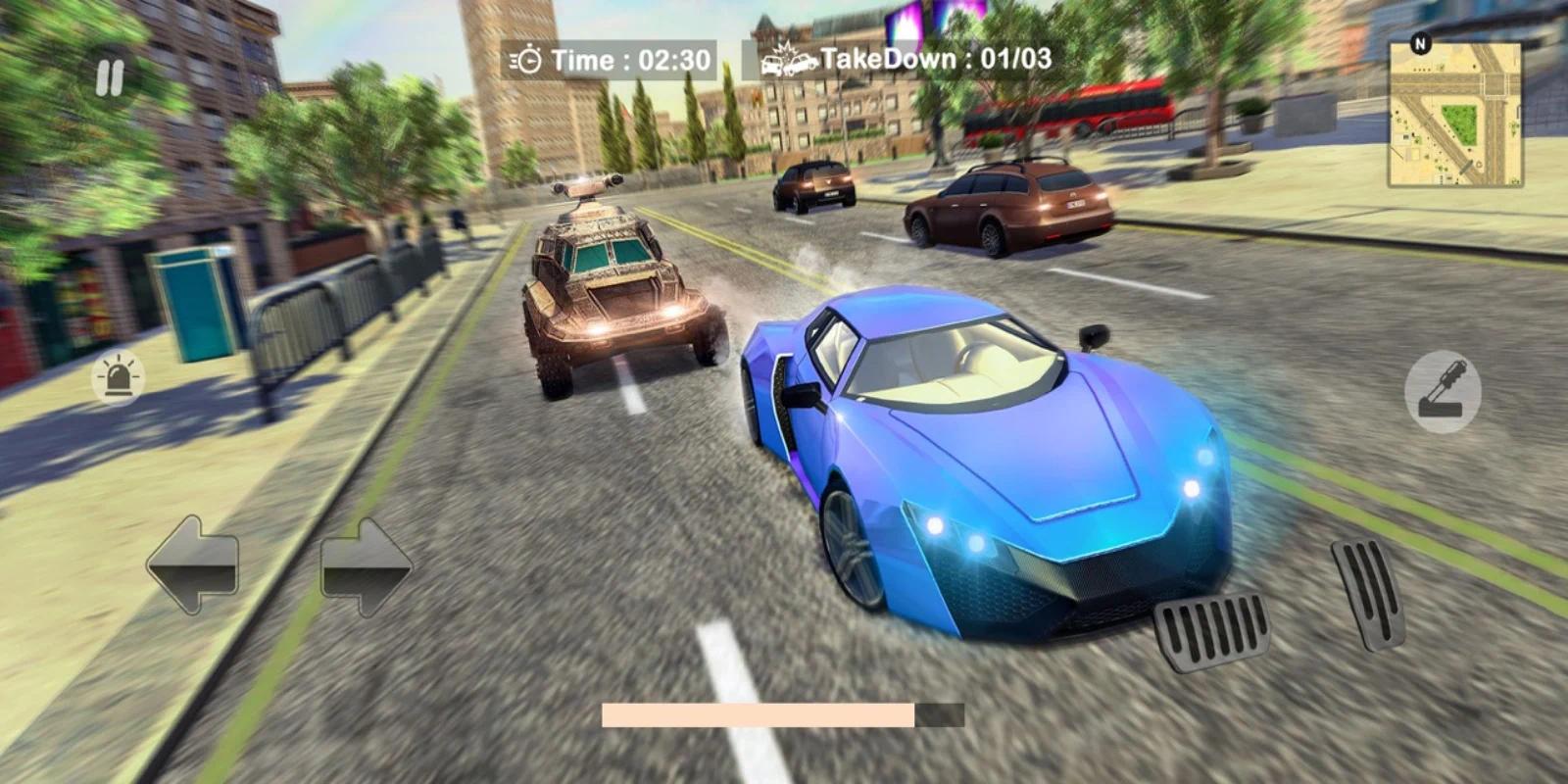Pull the handbrake lever icon
The height and width of the screenshot is (784, 1568).
click(1442, 392)
